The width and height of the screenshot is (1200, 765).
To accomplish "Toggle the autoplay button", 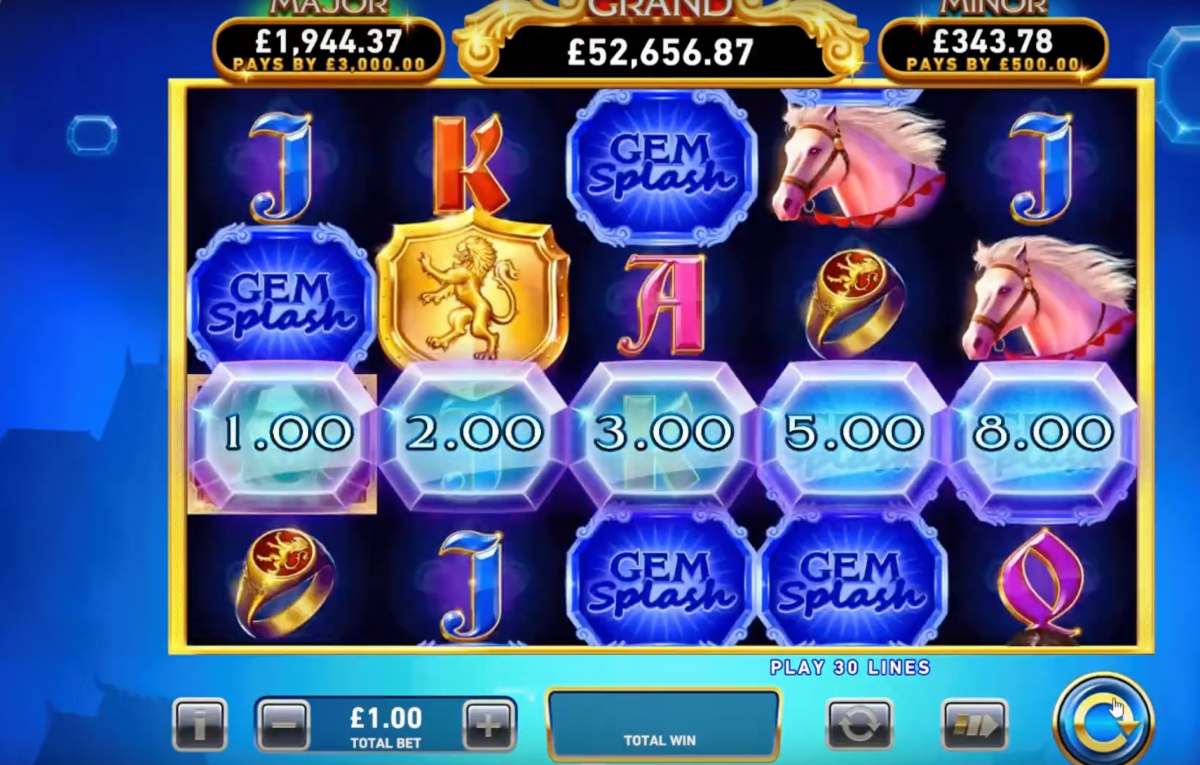I will [x=859, y=724].
